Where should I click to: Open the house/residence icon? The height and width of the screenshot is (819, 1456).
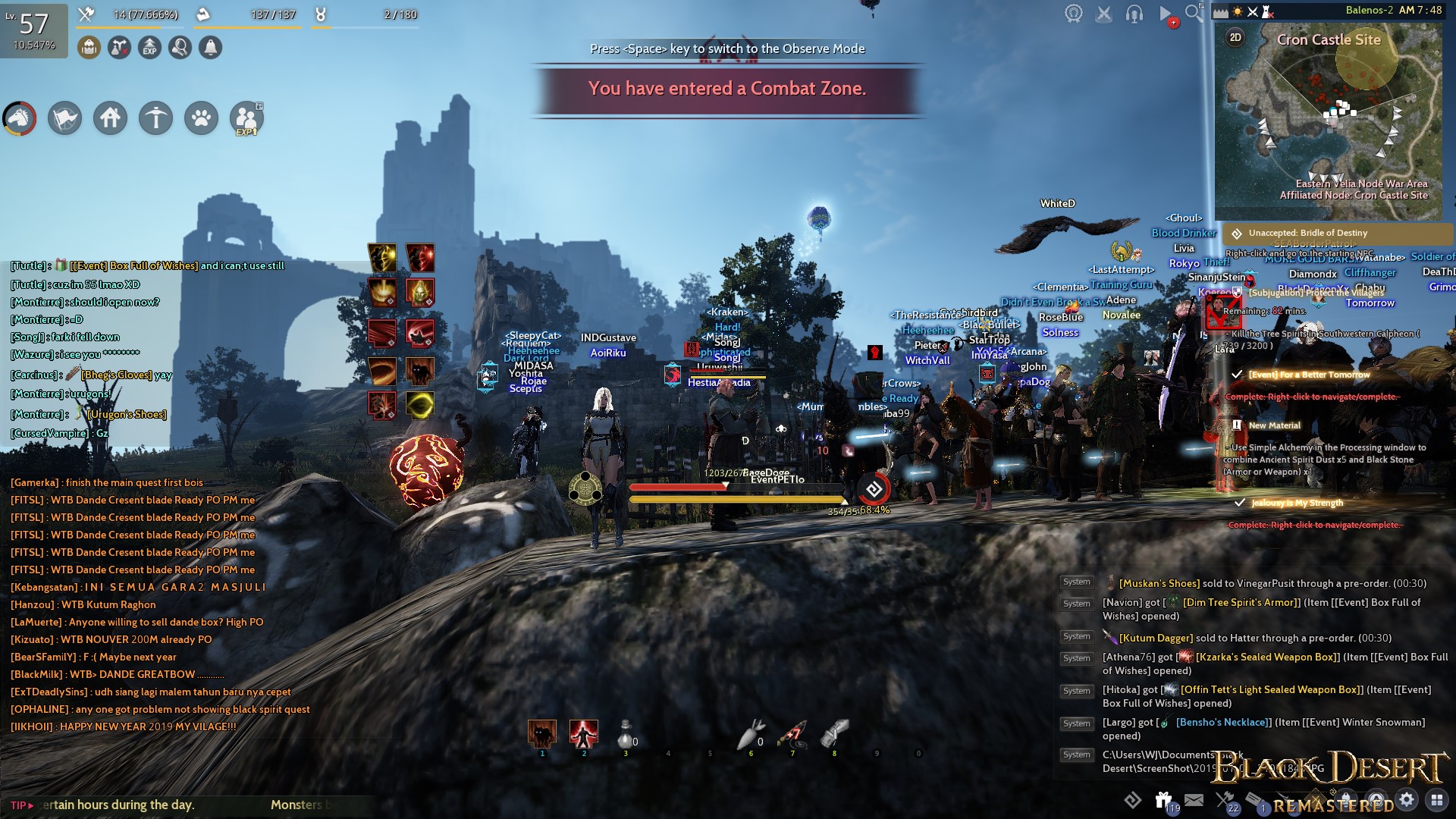[110, 118]
